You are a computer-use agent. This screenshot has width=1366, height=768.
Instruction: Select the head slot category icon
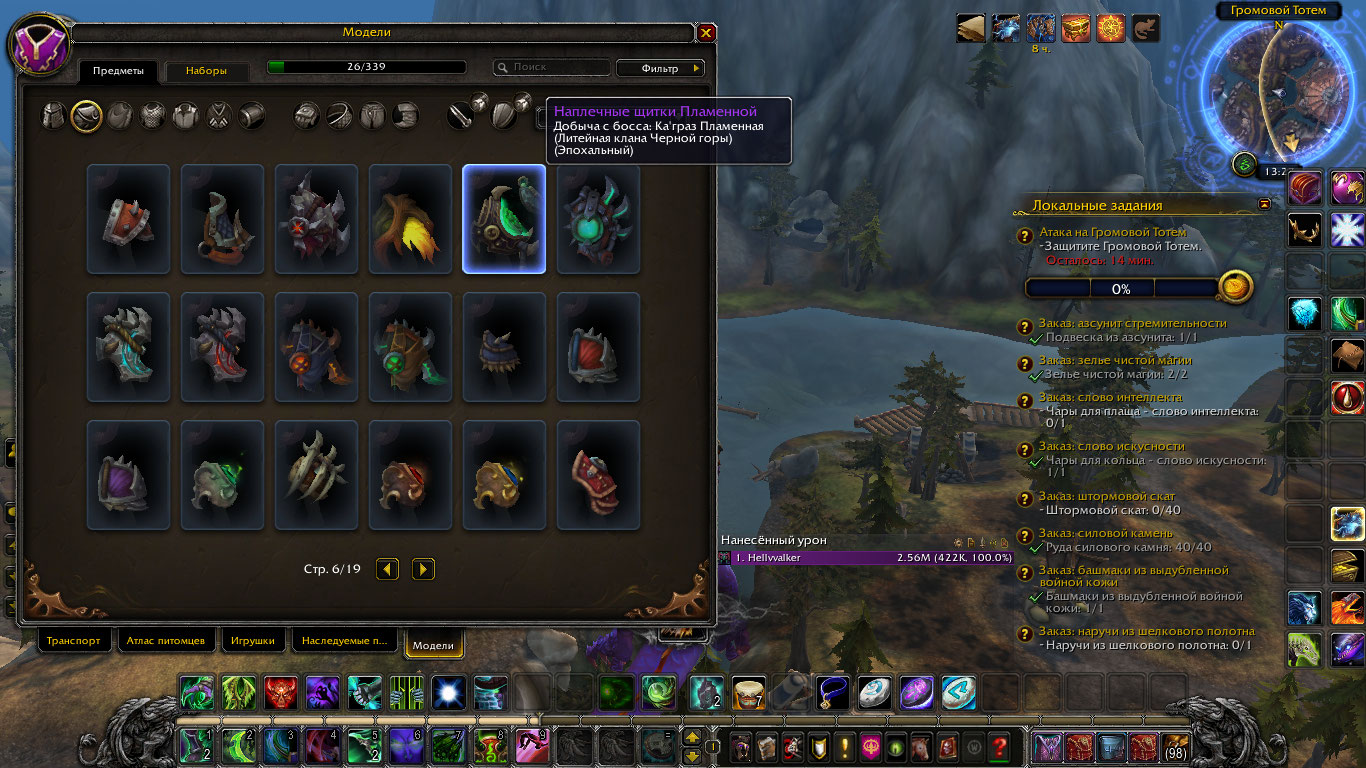[x=53, y=116]
